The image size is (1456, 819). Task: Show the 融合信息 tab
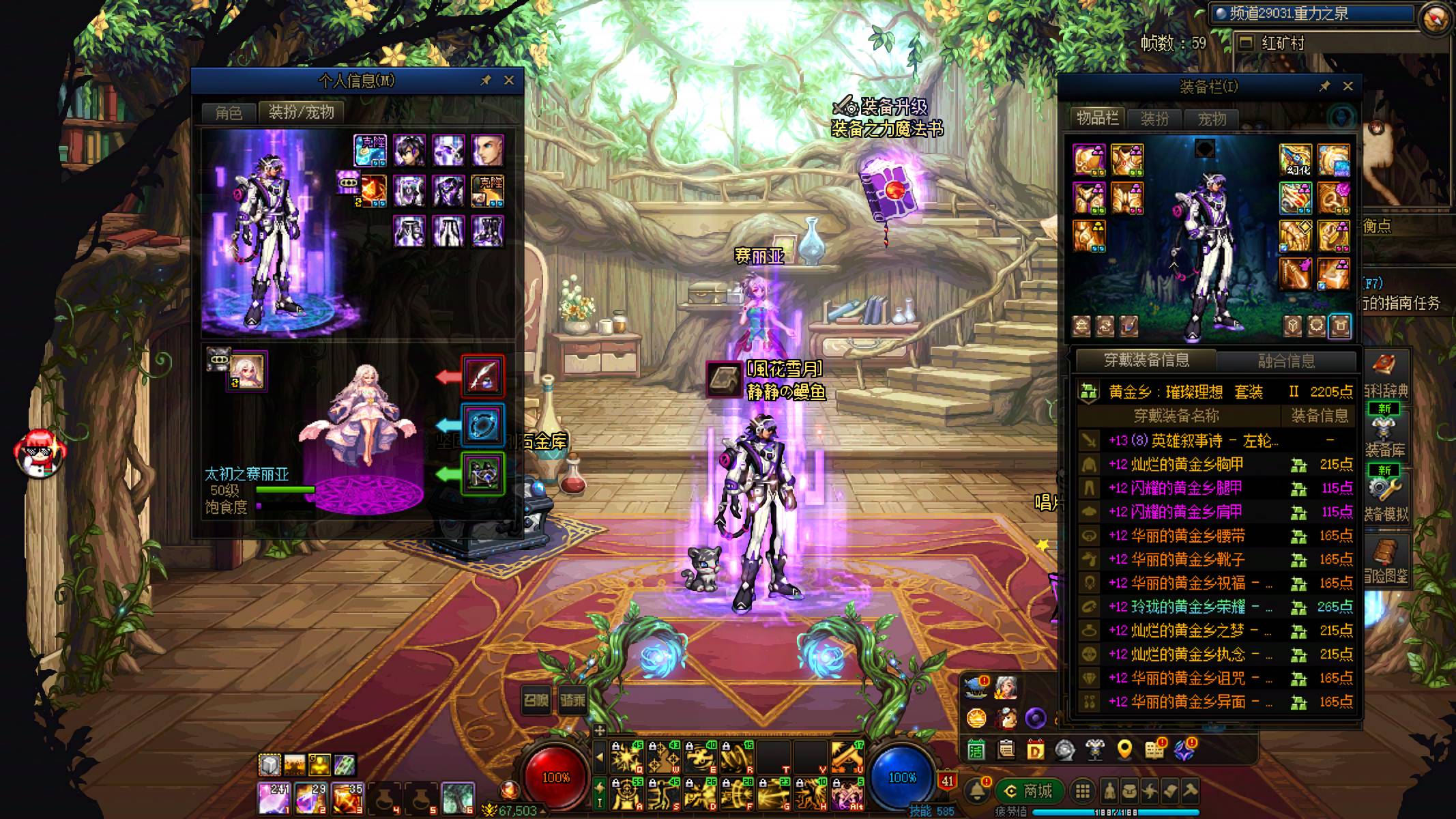1286,360
